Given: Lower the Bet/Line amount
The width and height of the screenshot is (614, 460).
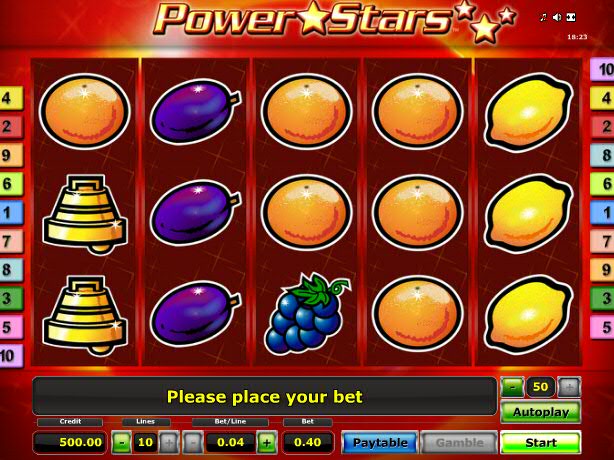Looking at the screenshot, I should click(x=193, y=442).
